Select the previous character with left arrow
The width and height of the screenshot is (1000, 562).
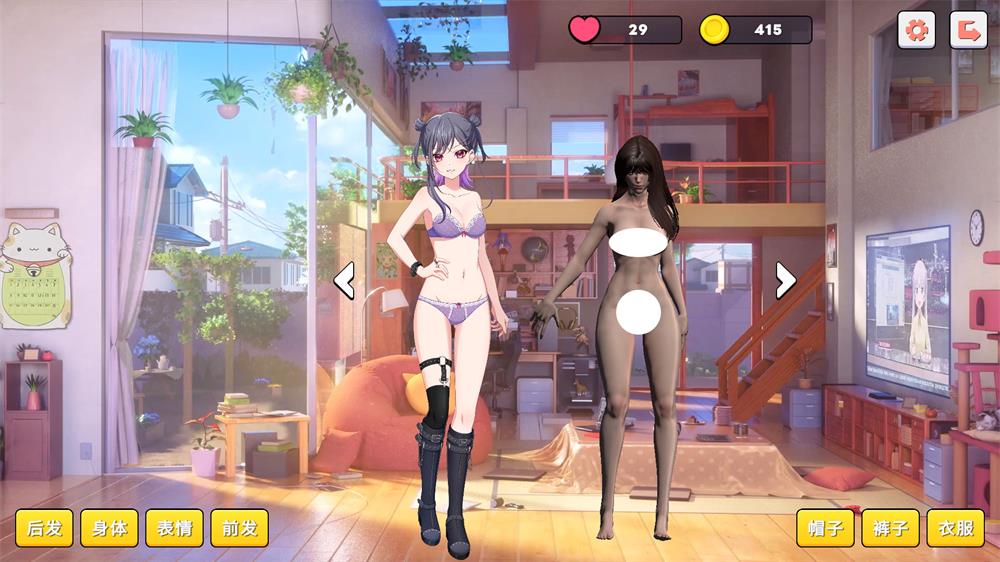pos(344,281)
